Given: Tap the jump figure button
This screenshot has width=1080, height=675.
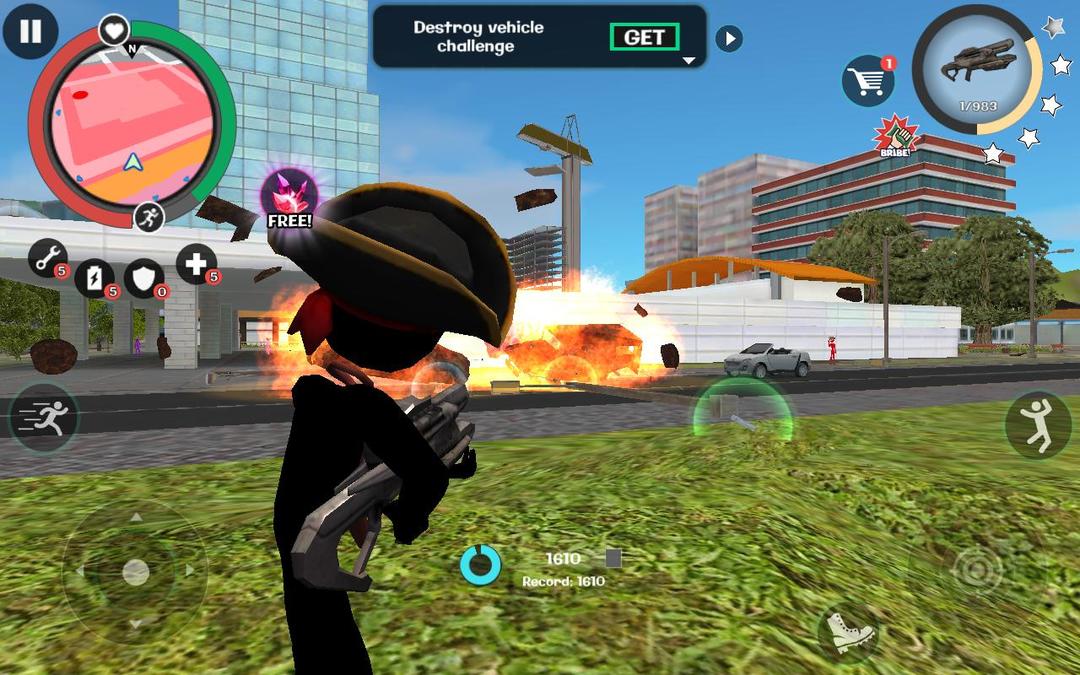Looking at the screenshot, I should (x=1037, y=425).
